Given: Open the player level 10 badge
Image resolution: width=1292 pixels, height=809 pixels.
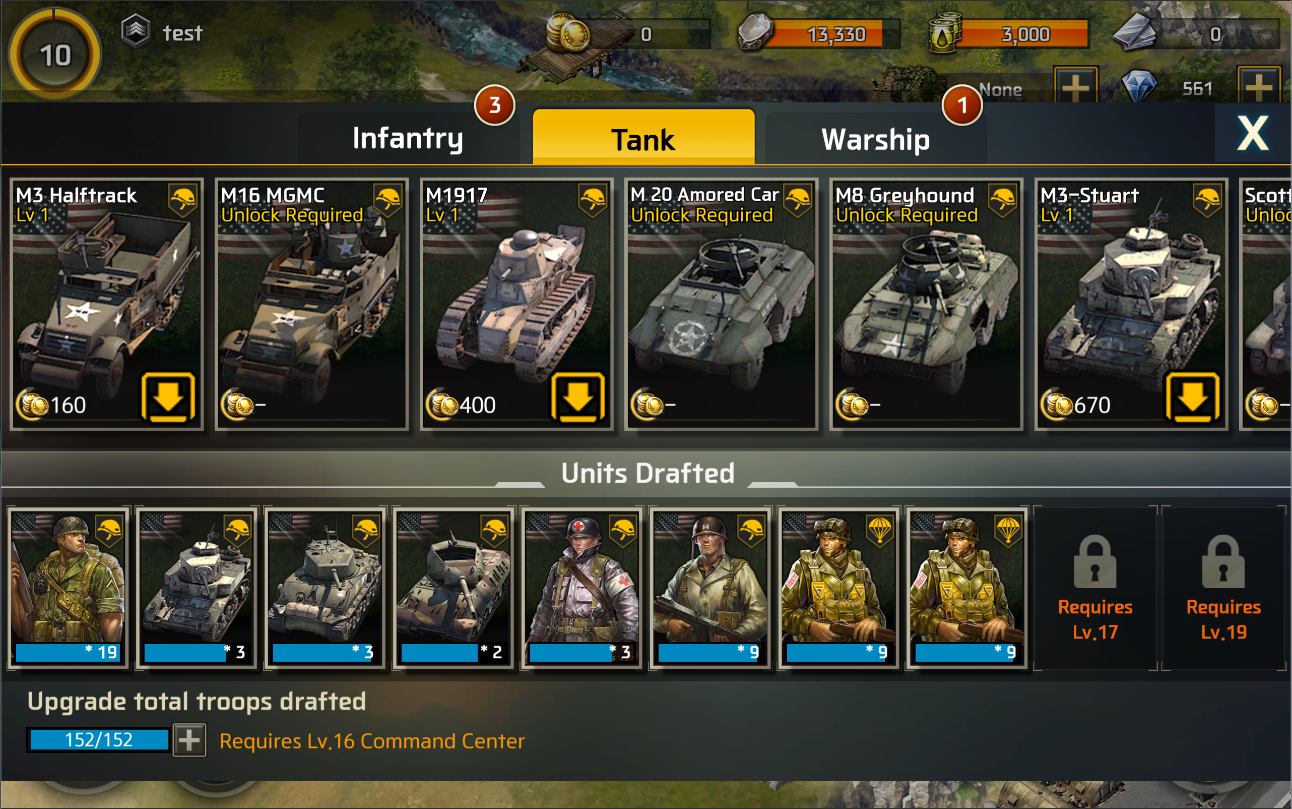Looking at the screenshot, I should pos(55,54).
